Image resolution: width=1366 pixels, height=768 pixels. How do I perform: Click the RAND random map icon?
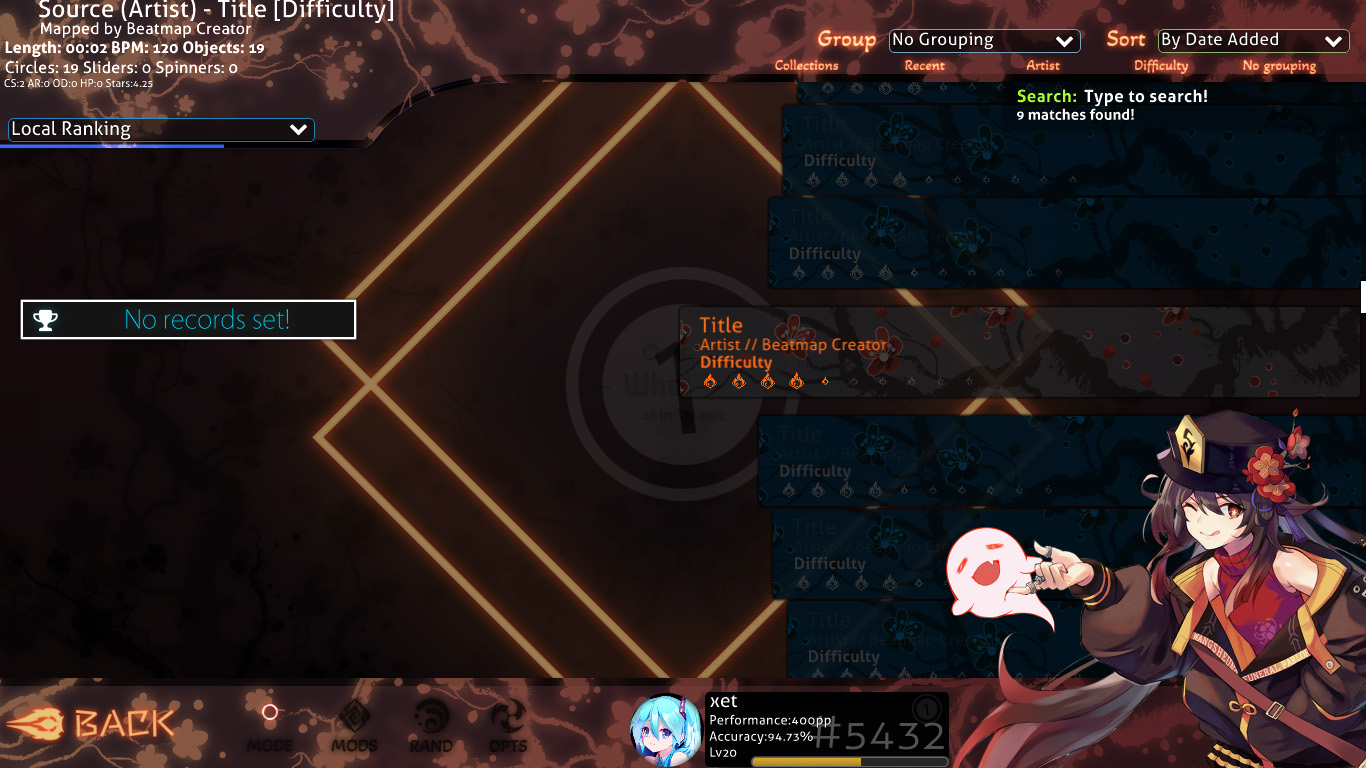(x=430, y=718)
